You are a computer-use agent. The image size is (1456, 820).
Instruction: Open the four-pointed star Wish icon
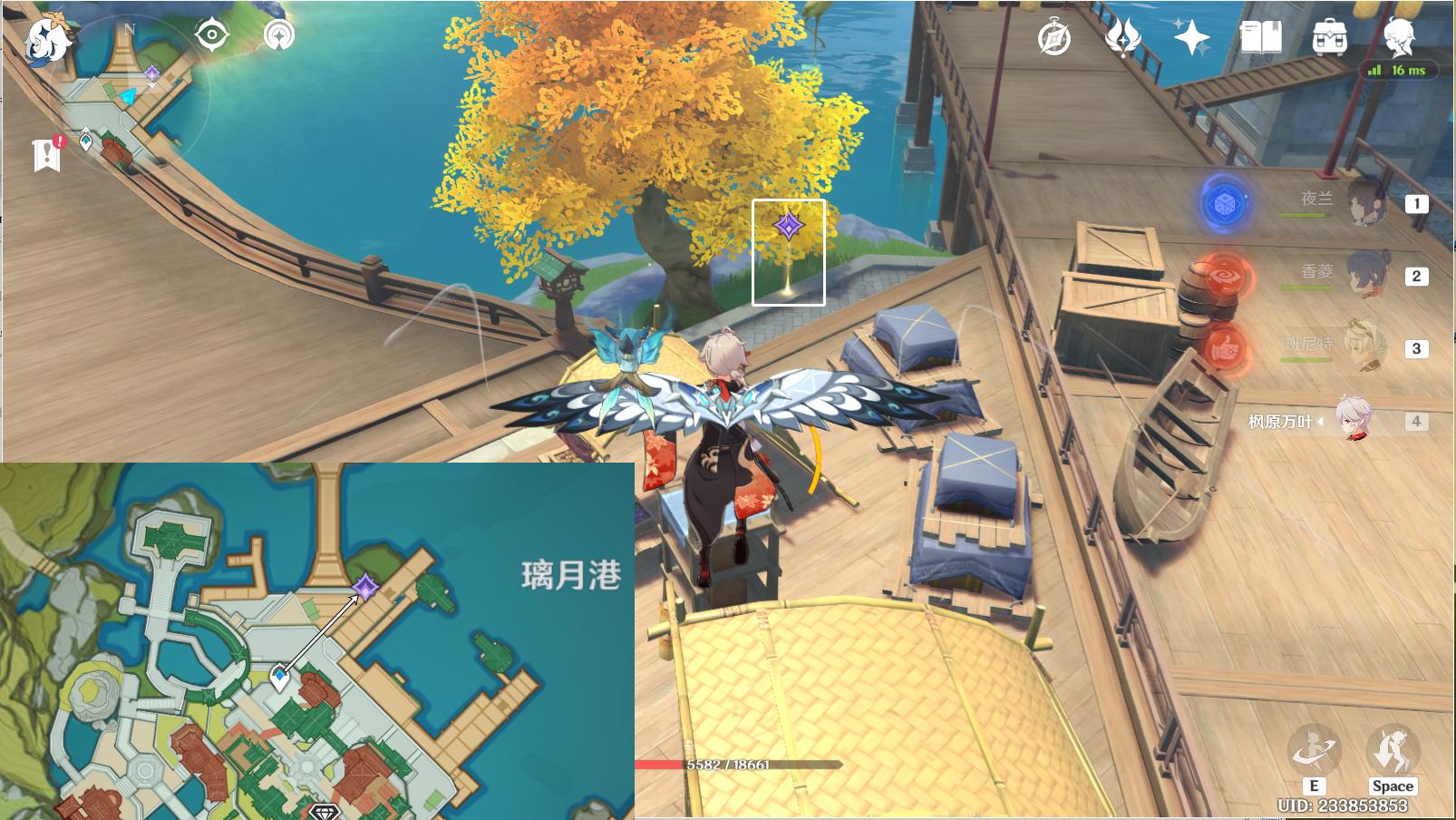tap(1191, 38)
